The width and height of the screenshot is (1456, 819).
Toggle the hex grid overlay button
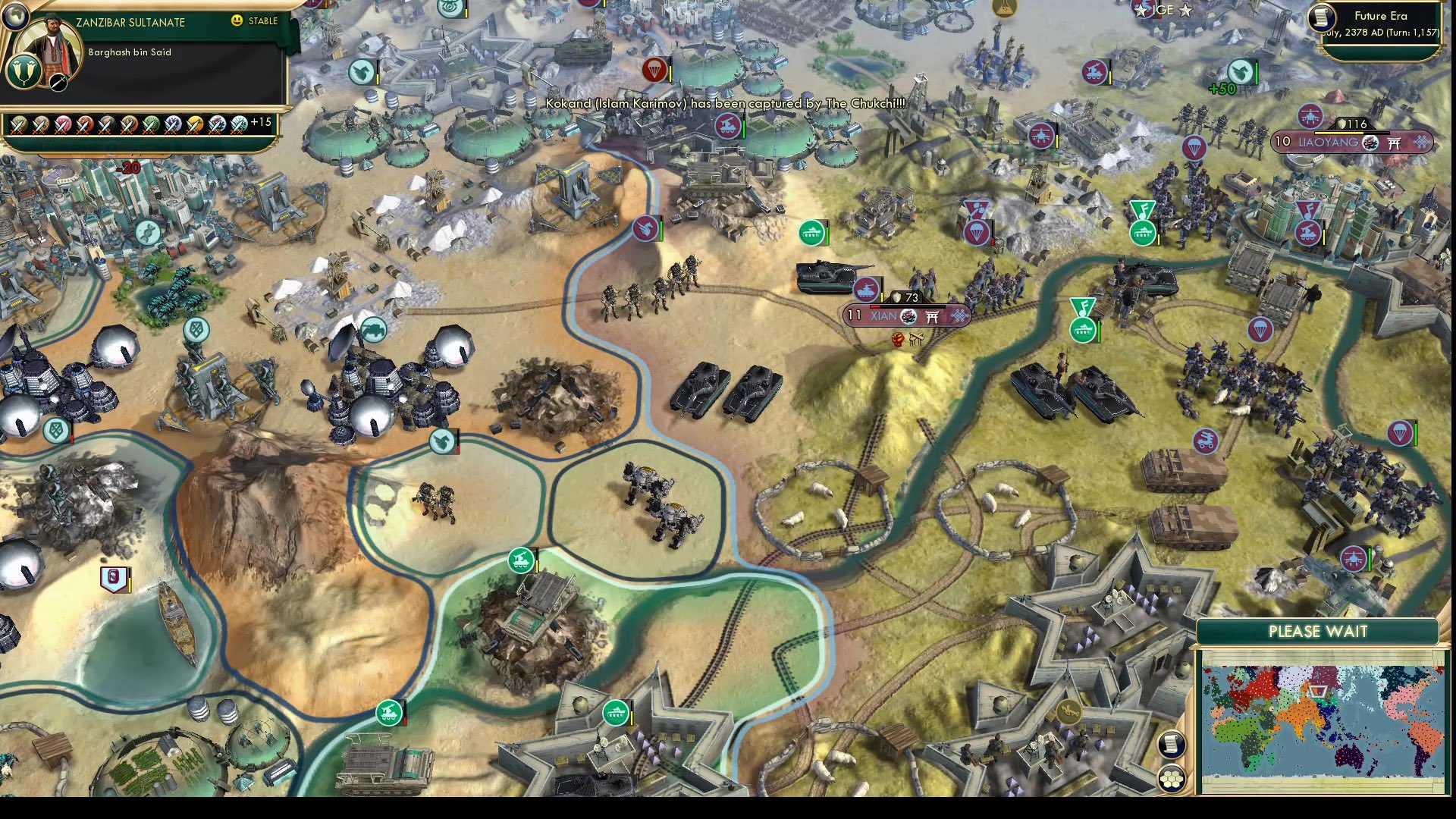(1172, 779)
